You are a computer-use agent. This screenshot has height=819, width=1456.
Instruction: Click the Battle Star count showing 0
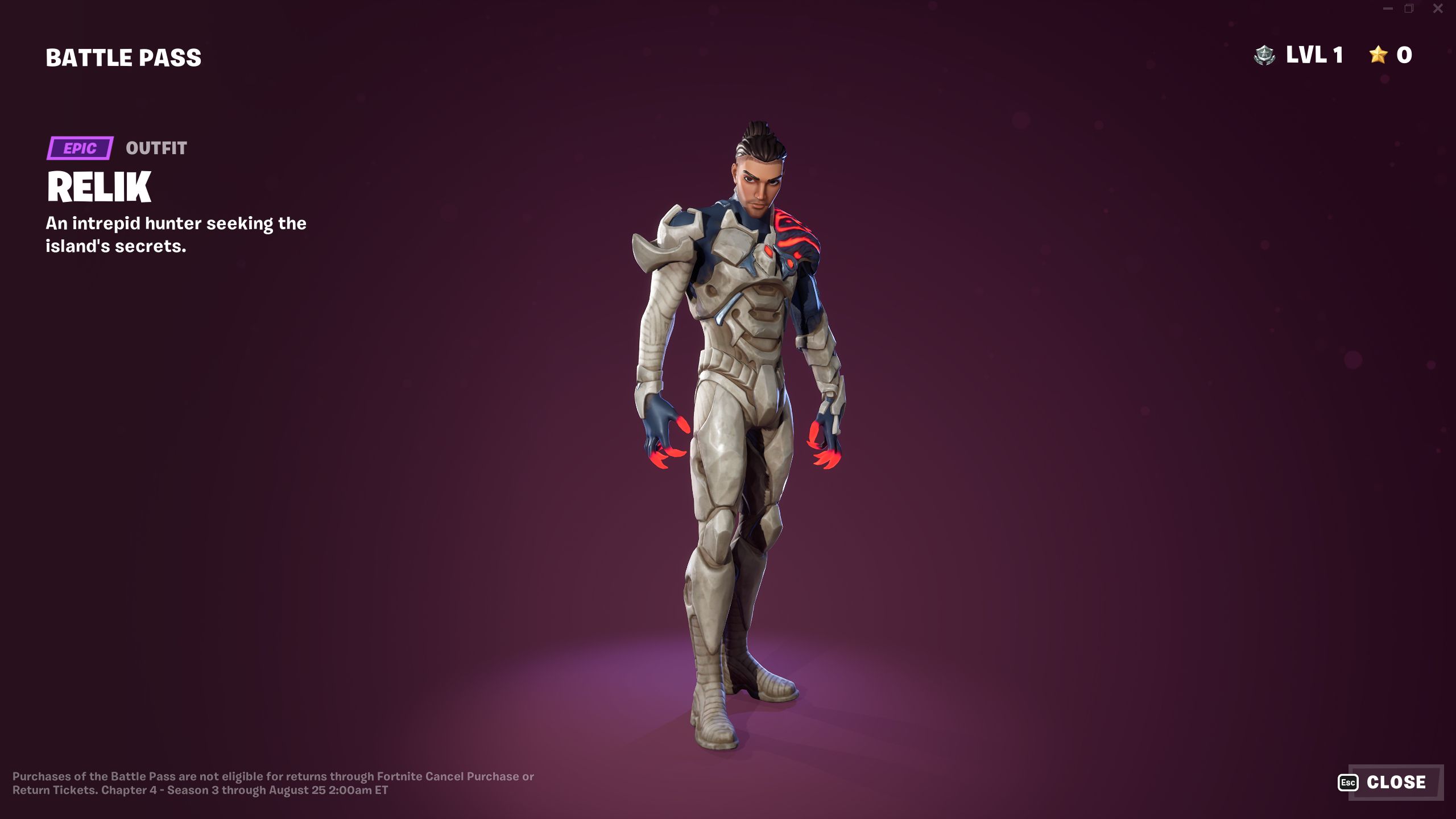point(1404,55)
